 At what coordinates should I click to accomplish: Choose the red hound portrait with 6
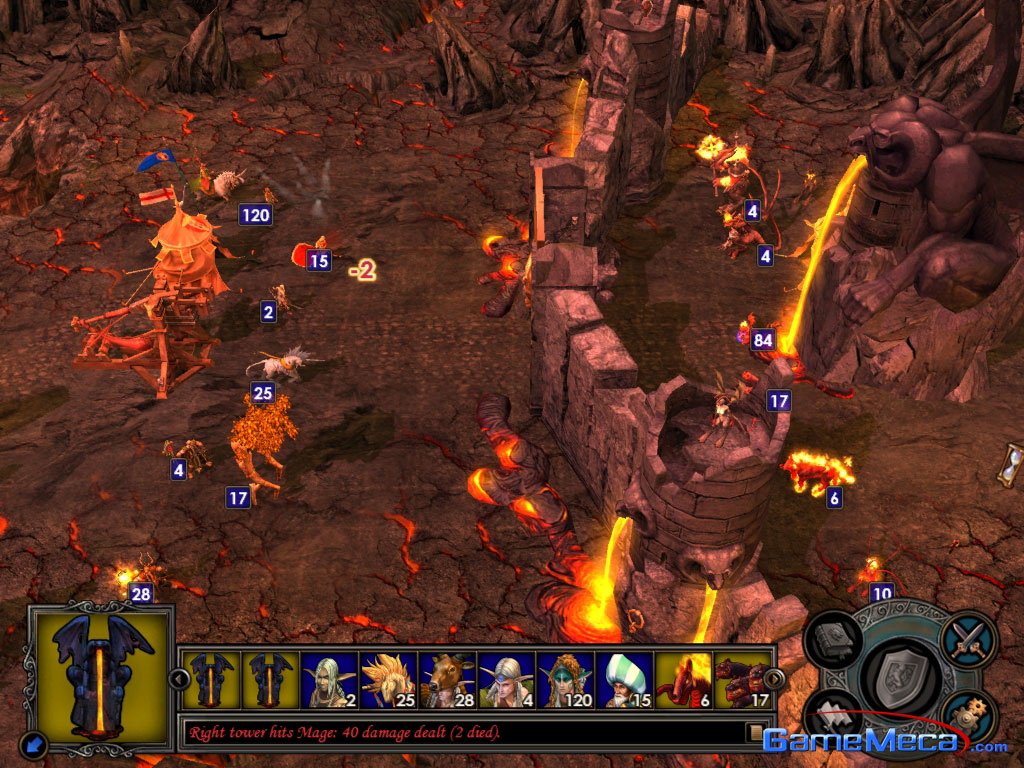683,680
